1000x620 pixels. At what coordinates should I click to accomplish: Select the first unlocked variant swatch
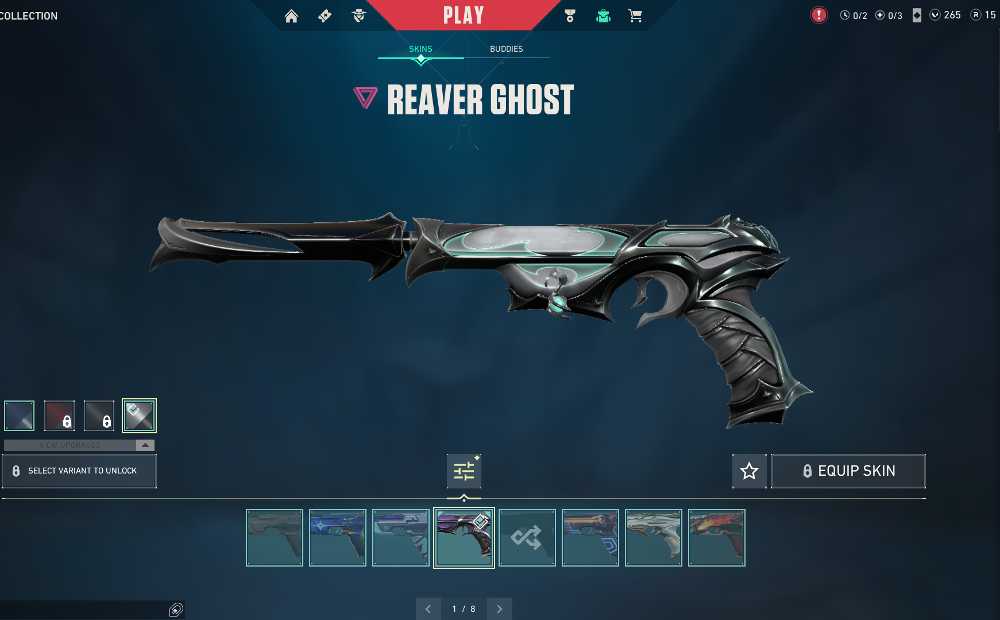pos(19,415)
